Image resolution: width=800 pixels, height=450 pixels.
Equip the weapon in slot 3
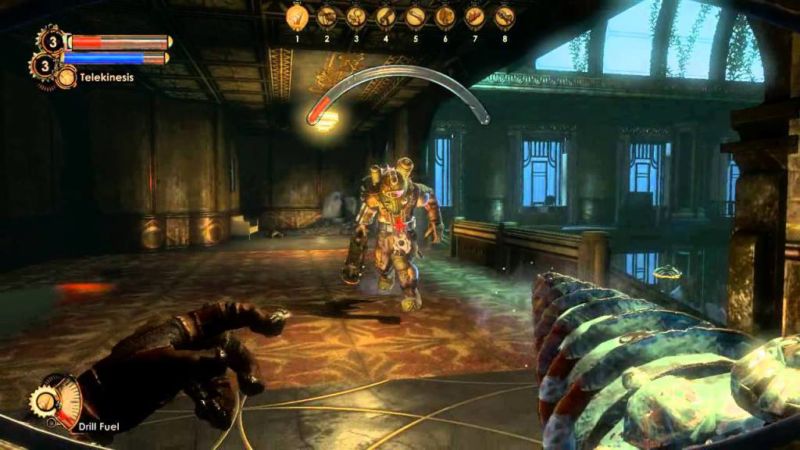(356, 17)
